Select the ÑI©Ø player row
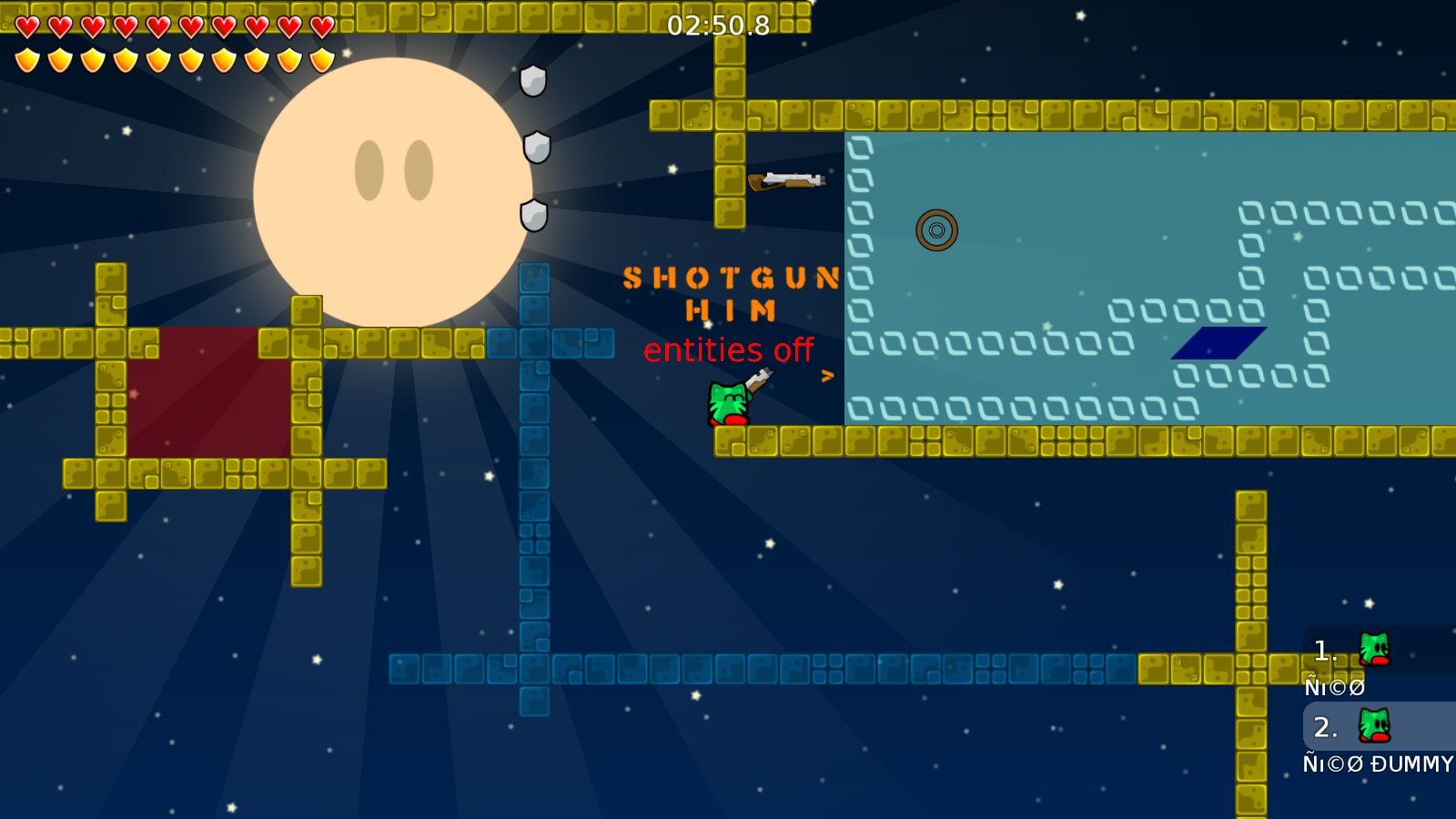This screenshot has width=1456, height=819. 1378,652
